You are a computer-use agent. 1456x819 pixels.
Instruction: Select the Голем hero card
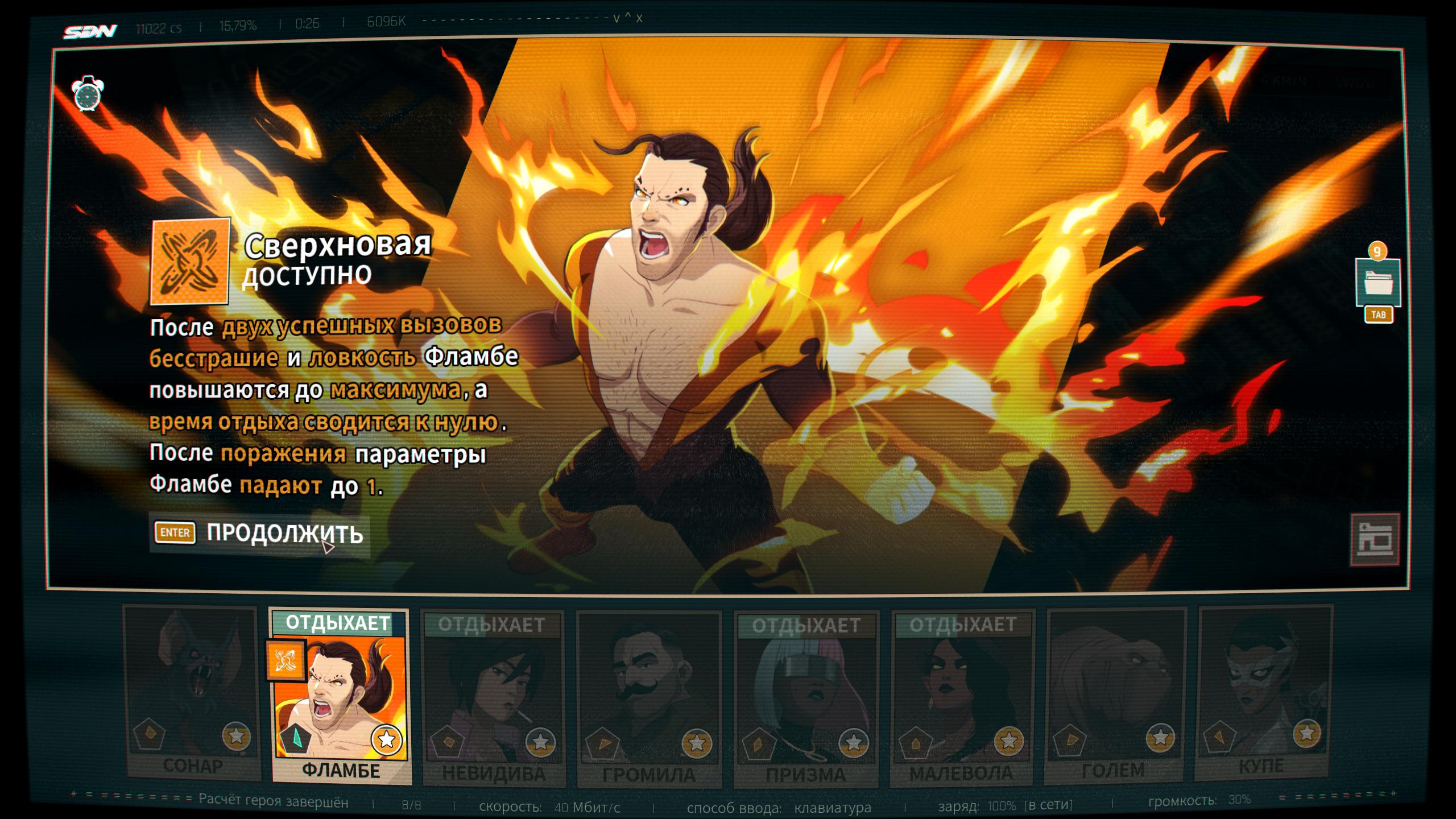[x=1115, y=694]
